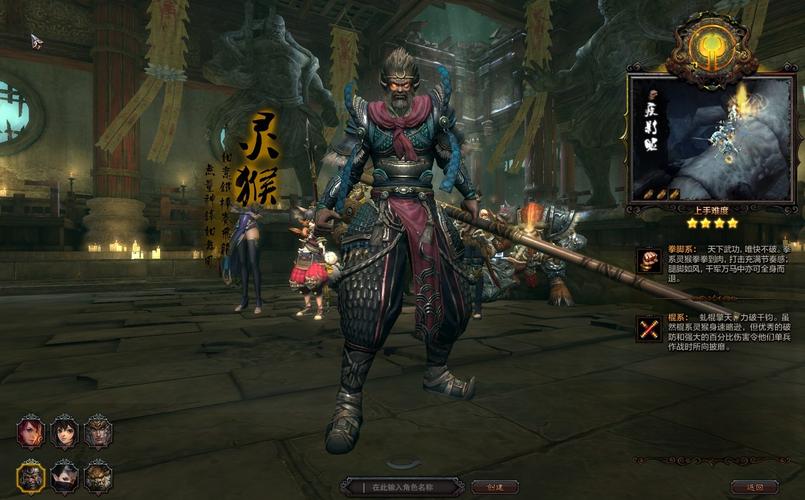
Task: Click the golden class emblem above preview
Action: click(x=711, y=48)
